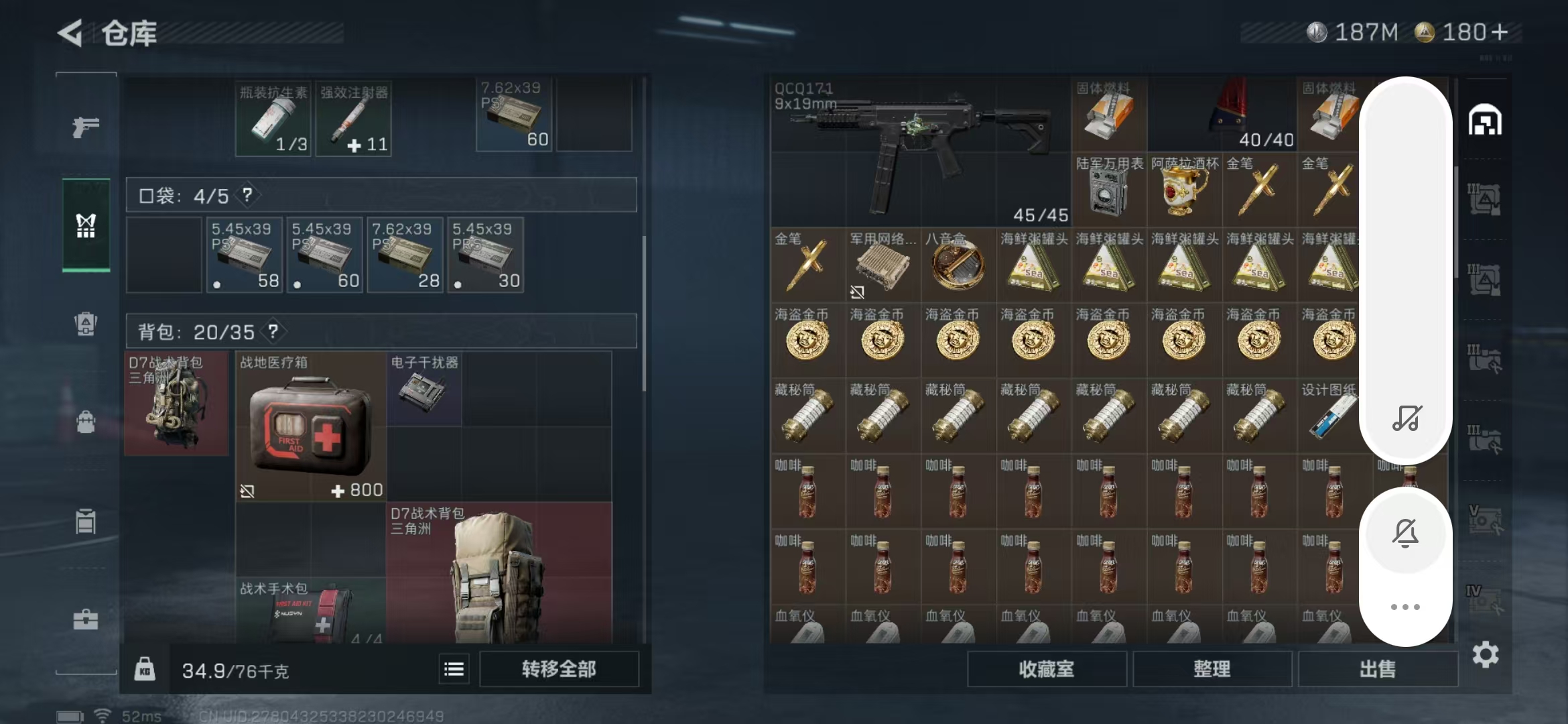
Task: Open stash settings gear icon
Action: (1485, 654)
